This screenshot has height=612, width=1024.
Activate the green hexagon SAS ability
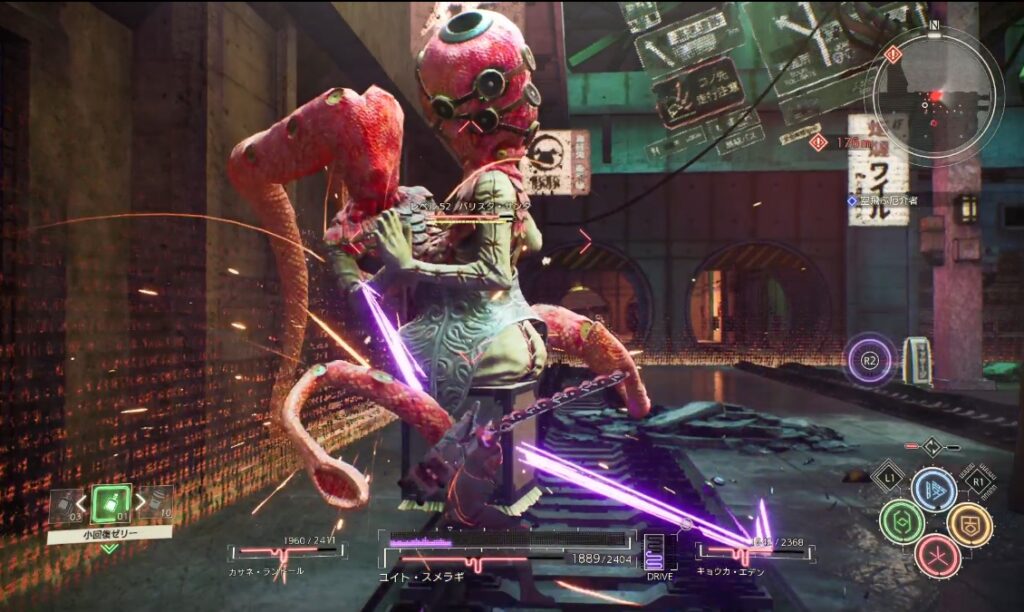(901, 522)
